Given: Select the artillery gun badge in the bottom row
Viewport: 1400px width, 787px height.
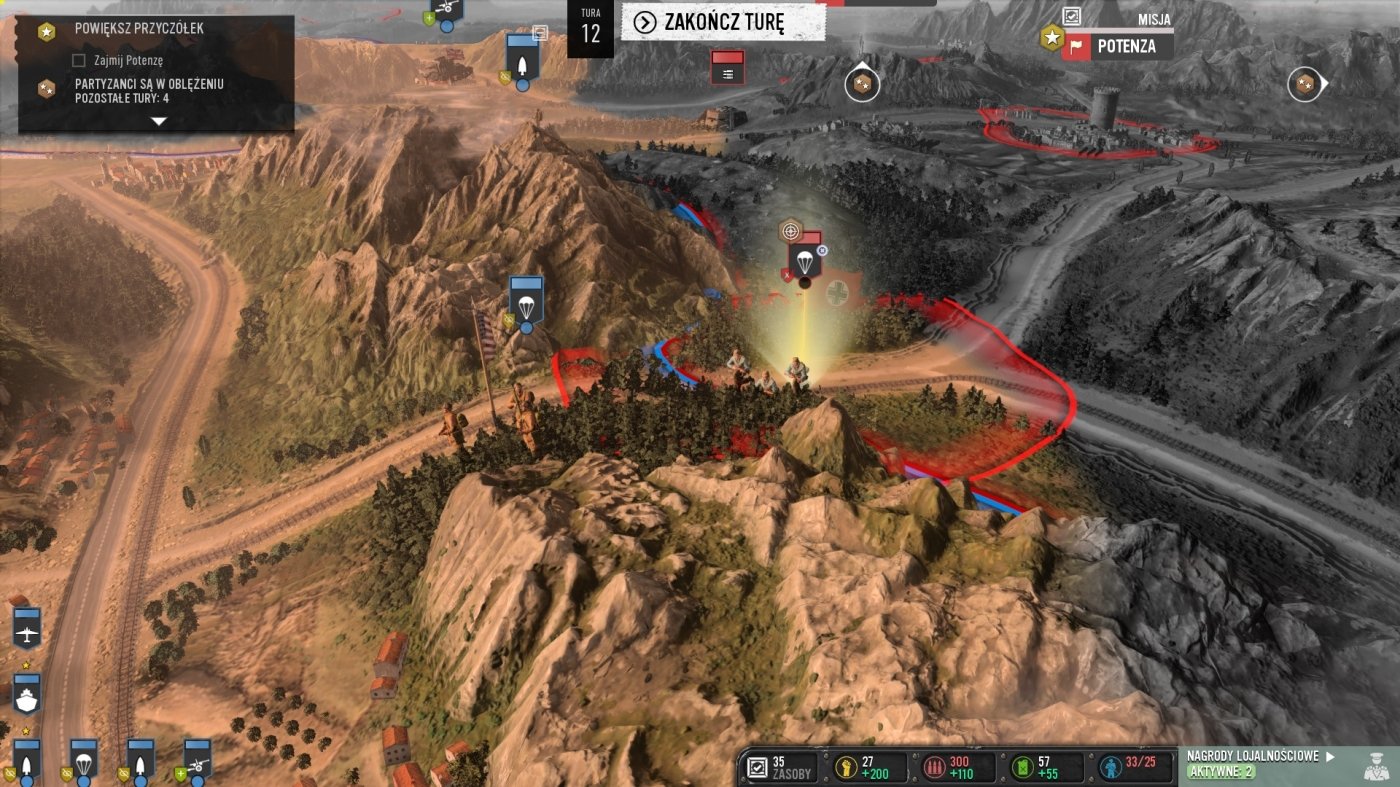Looking at the screenshot, I should [x=196, y=760].
